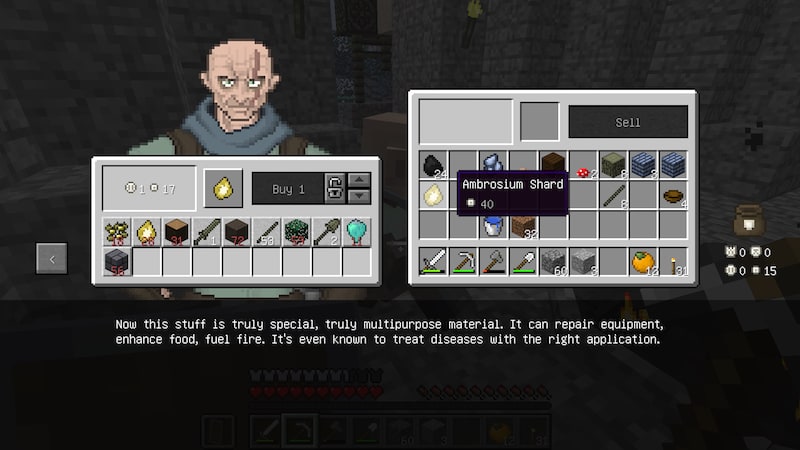800x450 pixels.
Task: Go back with the left arrow button
Action: pyautogui.click(x=52, y=258)
